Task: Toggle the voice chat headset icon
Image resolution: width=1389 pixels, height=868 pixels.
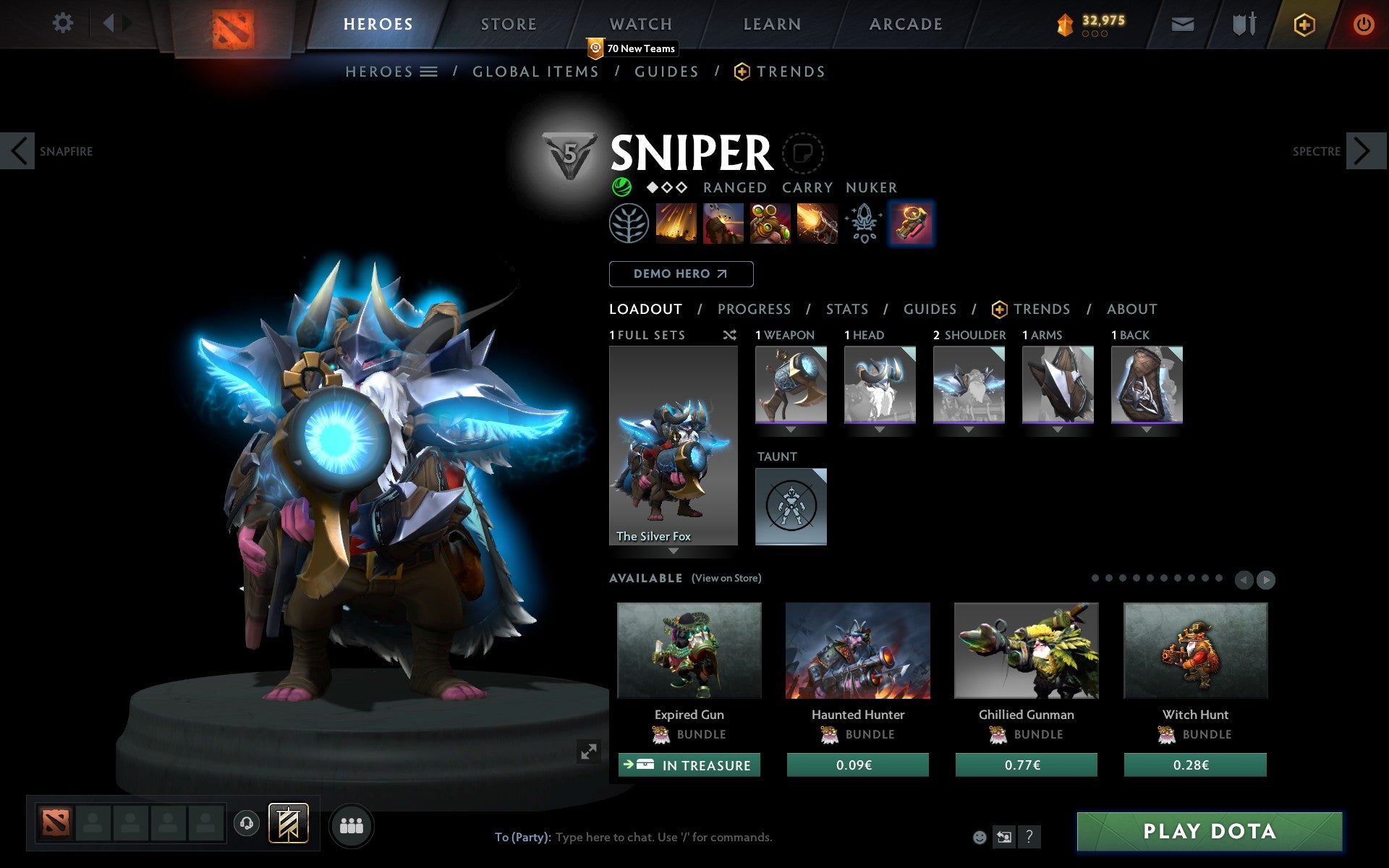Action: point(247,822)
